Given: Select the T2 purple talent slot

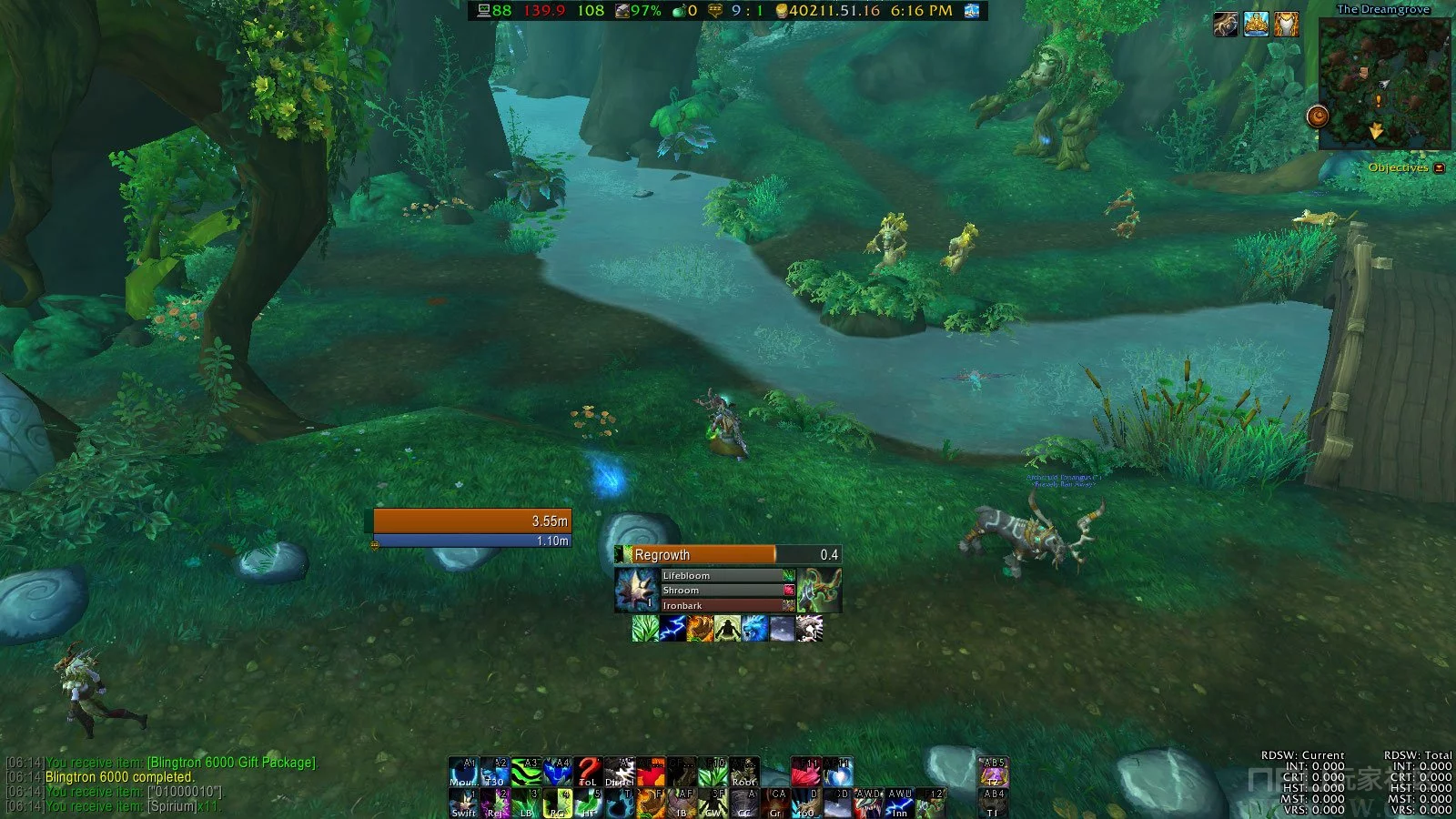Looking at the screenshot, I should pyautogui.click(x=993, y=772).
